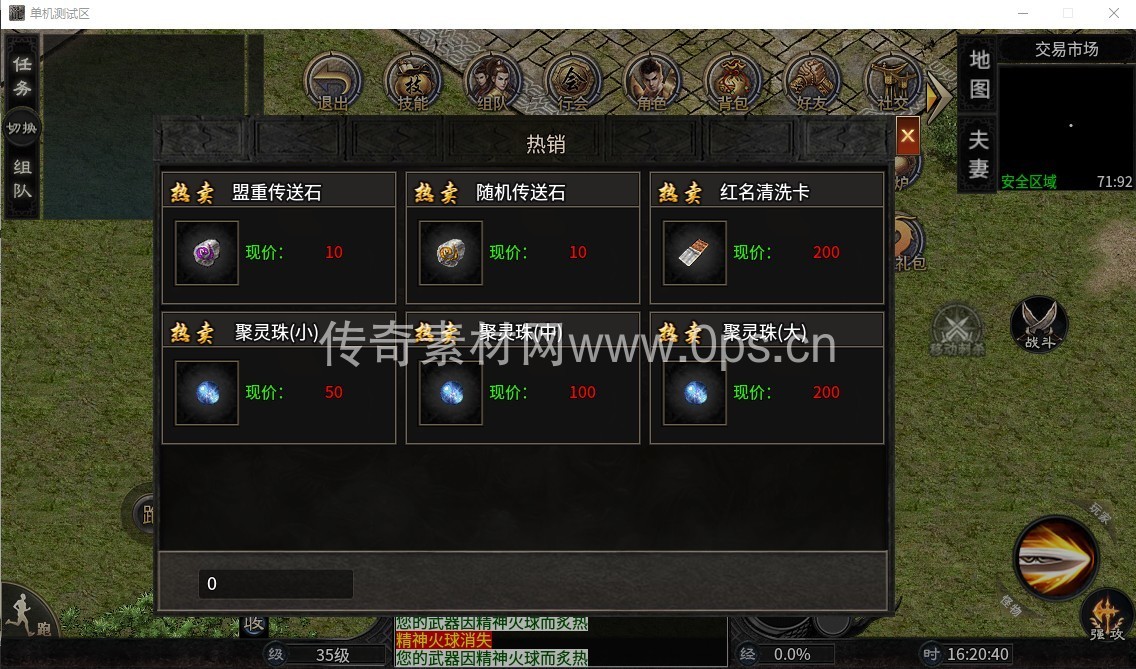
Task: Open the 好友 friends list
Action: coord(812,82)
